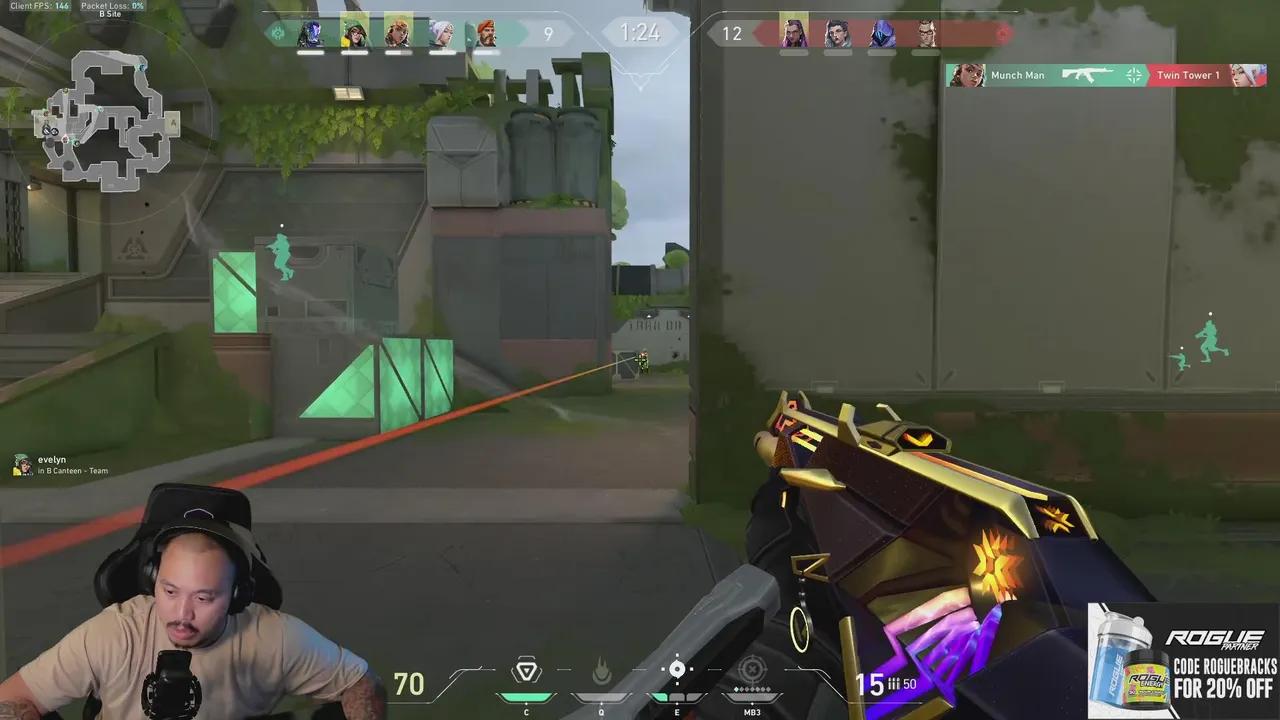Screen dimensions: 1280x720
Task: Click the team spray wheel icon beside scoreboard
Action: click(x=276, y=33)
